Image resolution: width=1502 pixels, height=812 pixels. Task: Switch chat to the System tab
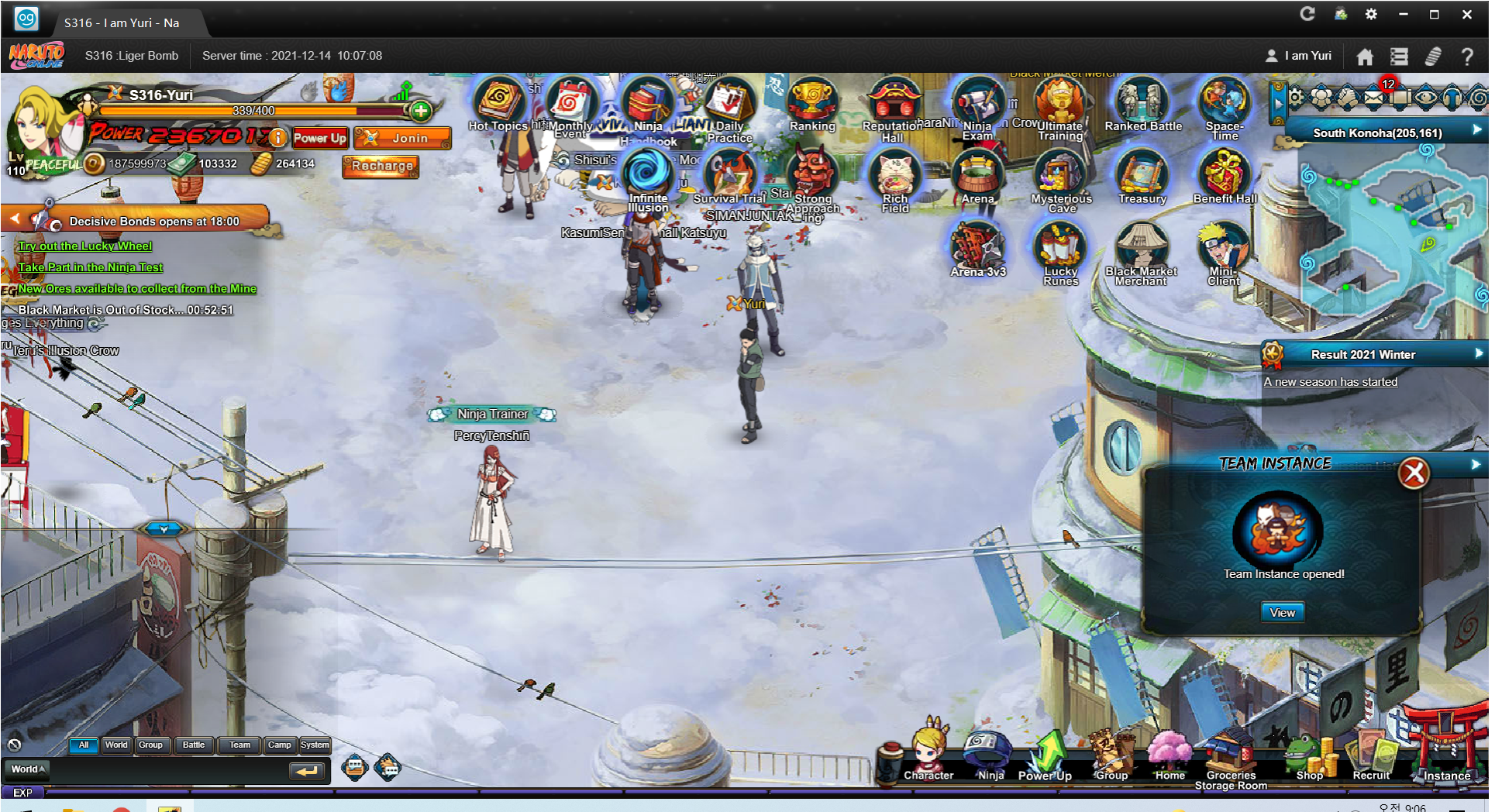[315, 745]
